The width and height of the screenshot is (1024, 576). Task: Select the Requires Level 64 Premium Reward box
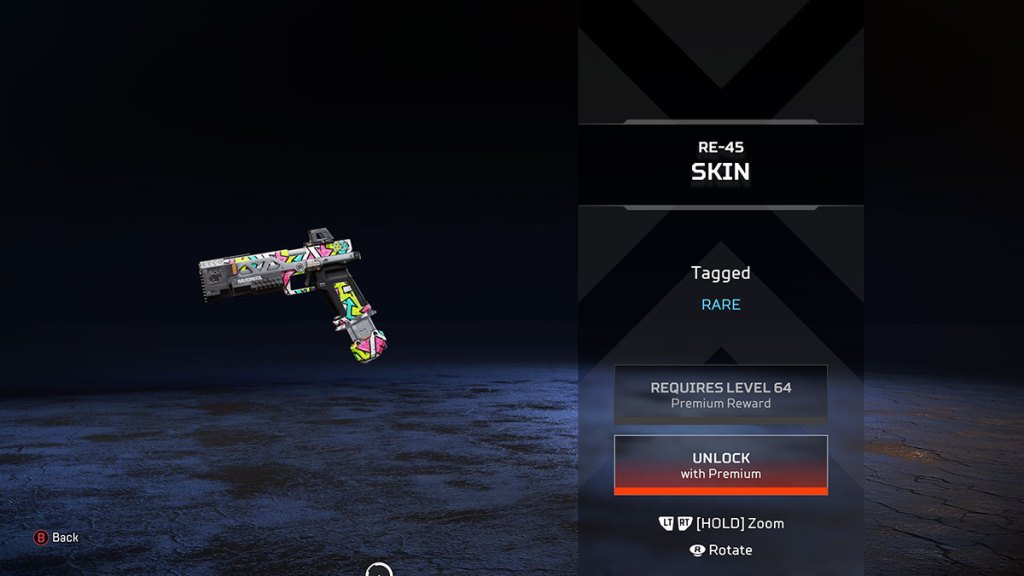pos(720,394)
